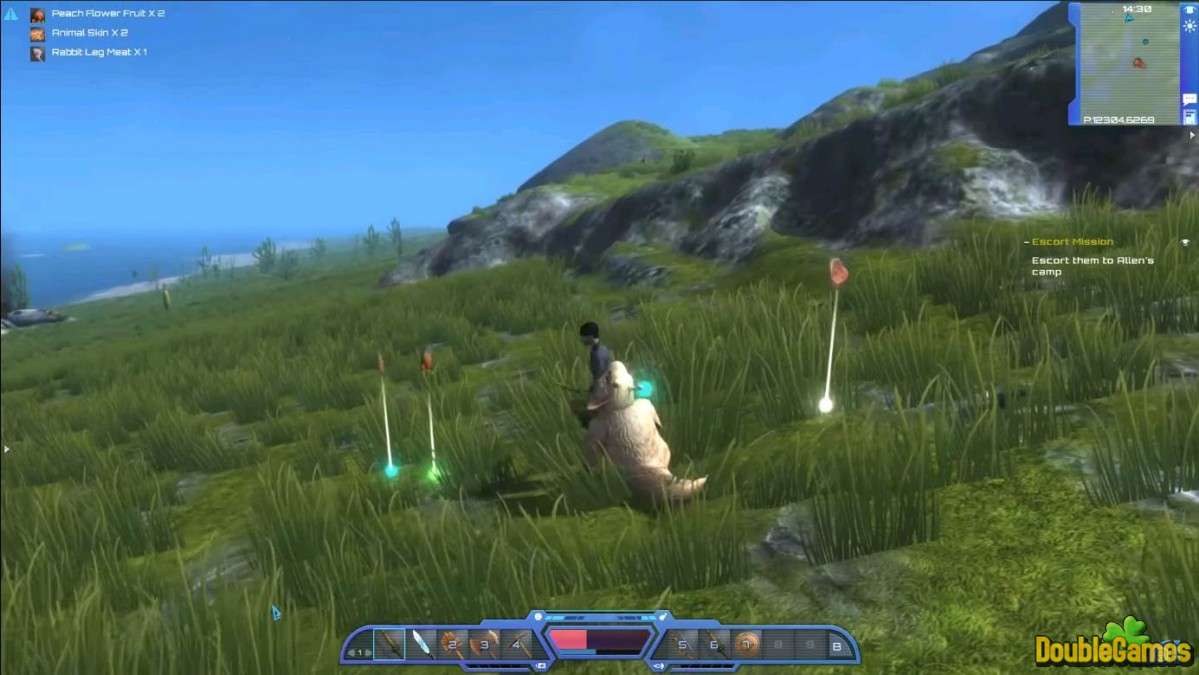This screenshot has height=675, width=1199.
Task: Use the item in hotbar slot 2
Action: tap(454, 643)
